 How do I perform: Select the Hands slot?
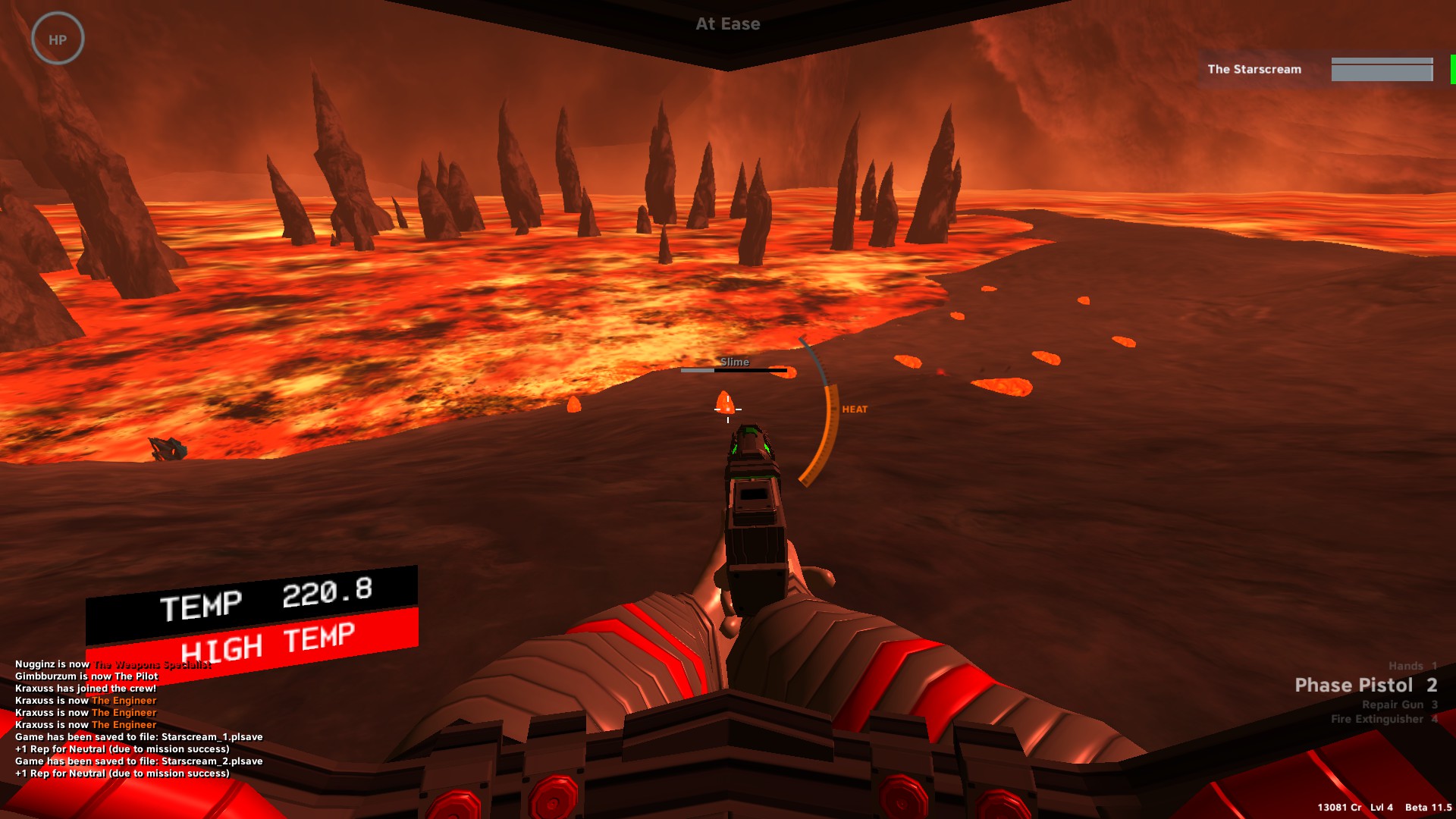click(1411, 665)
